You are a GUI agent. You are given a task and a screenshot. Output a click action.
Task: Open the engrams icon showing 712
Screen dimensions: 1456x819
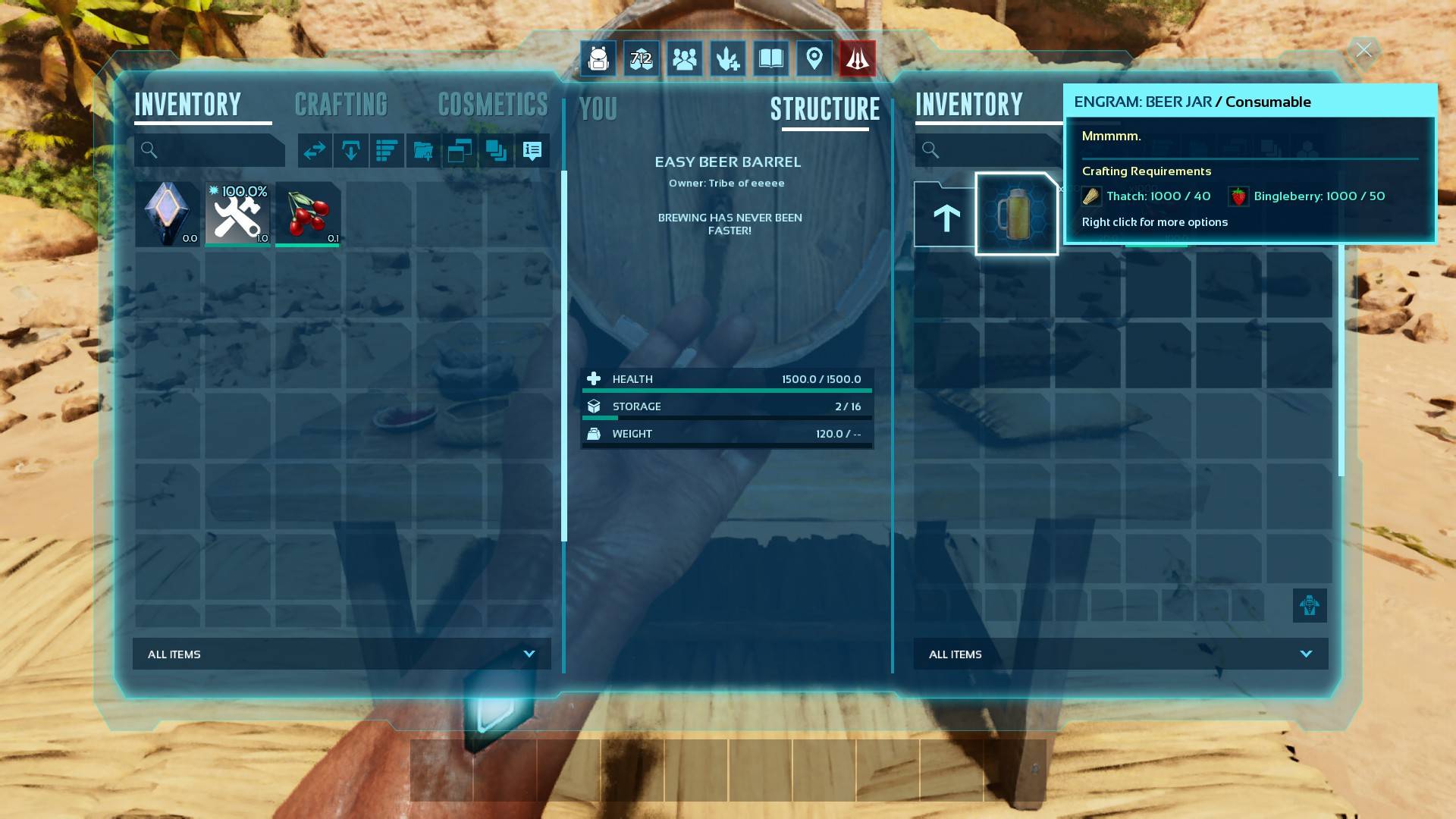642,58
